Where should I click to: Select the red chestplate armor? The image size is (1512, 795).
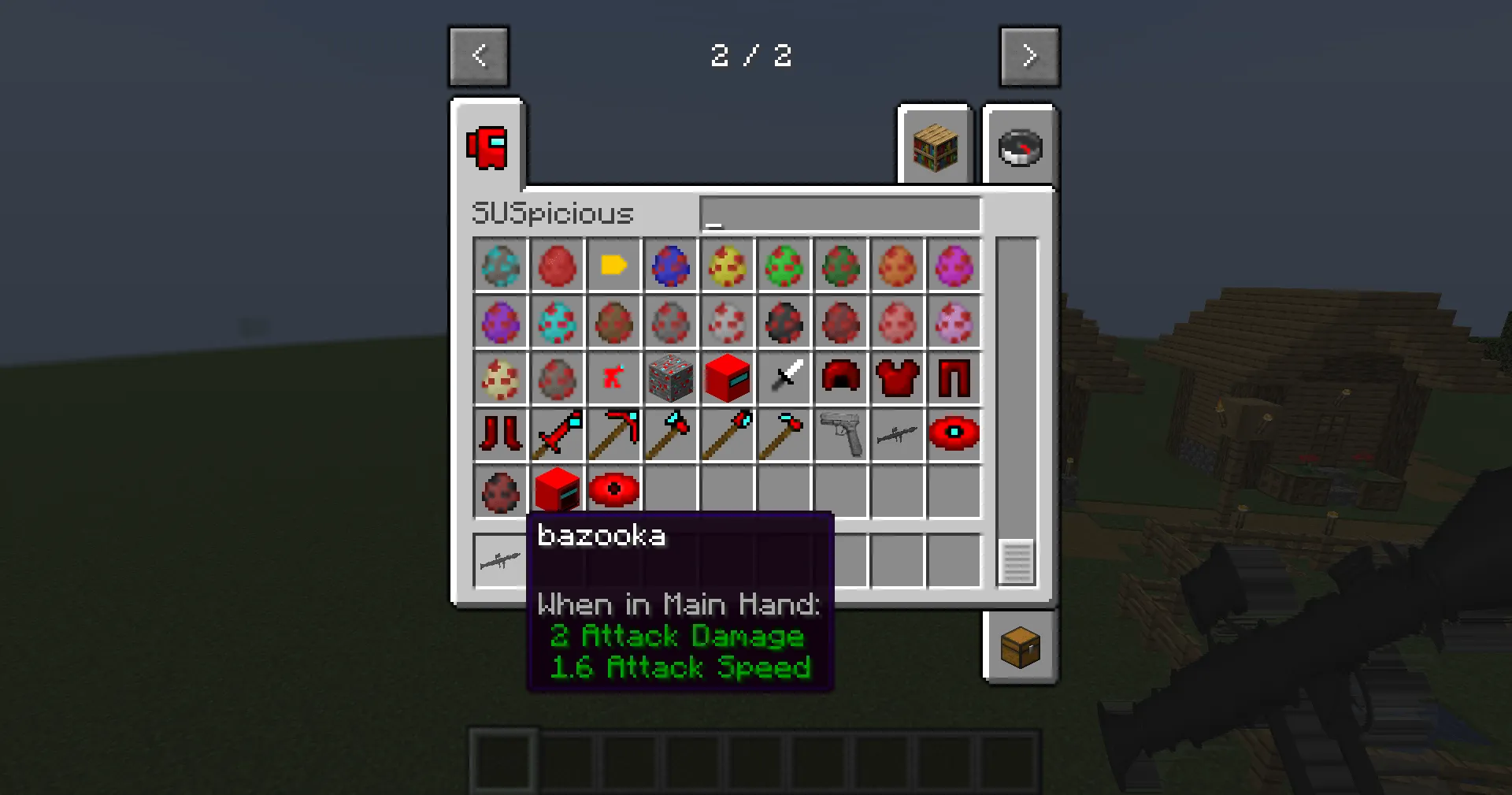click(x=898, y=378)
